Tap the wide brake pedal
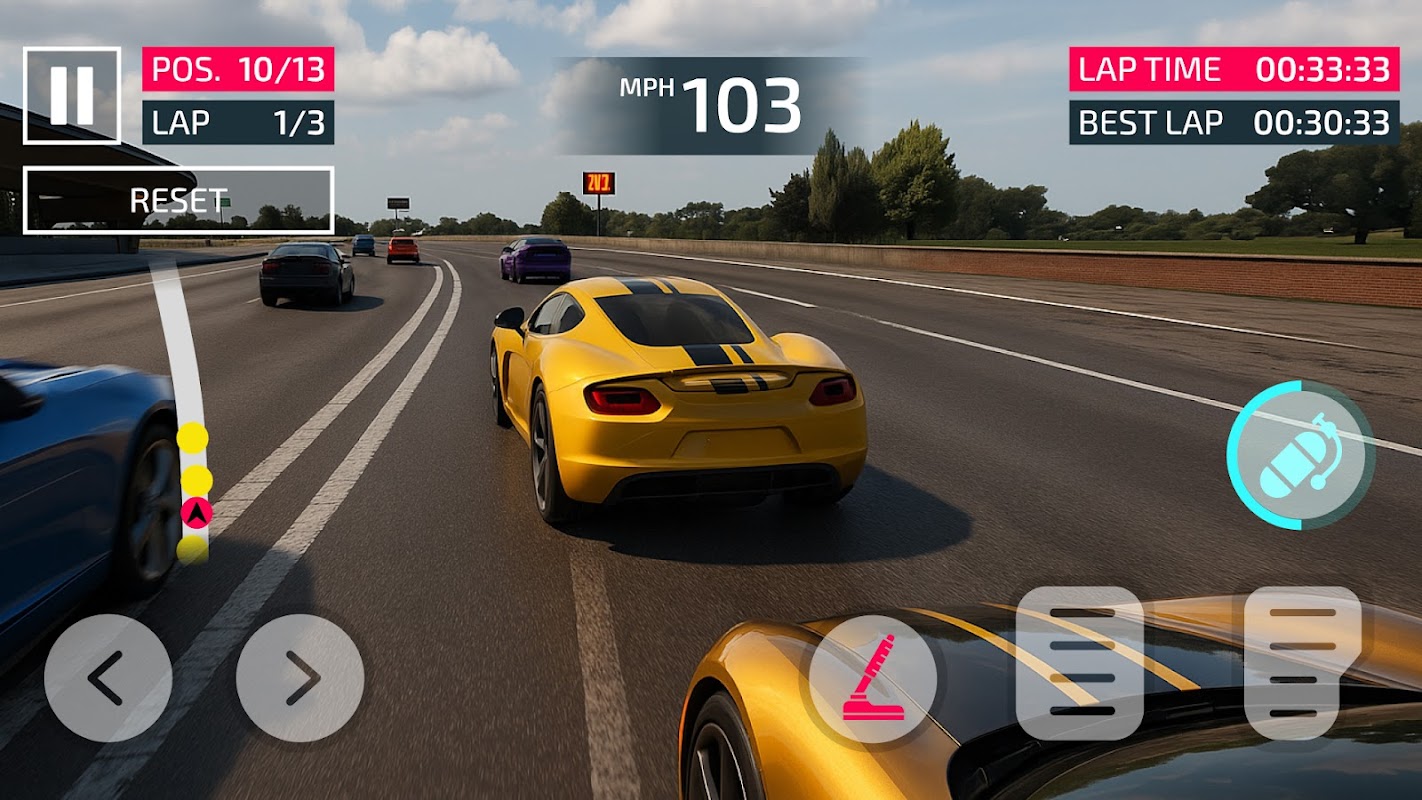Viewport: 1422px width, 800px height. coord(1080,663)
